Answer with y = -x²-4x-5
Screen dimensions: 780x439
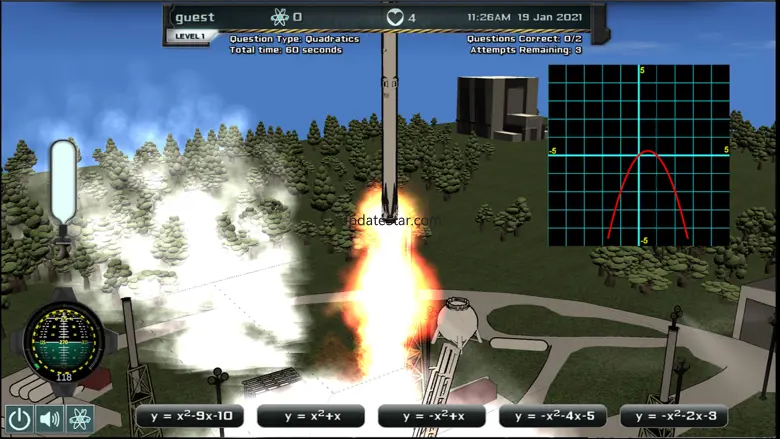(552, 416)
